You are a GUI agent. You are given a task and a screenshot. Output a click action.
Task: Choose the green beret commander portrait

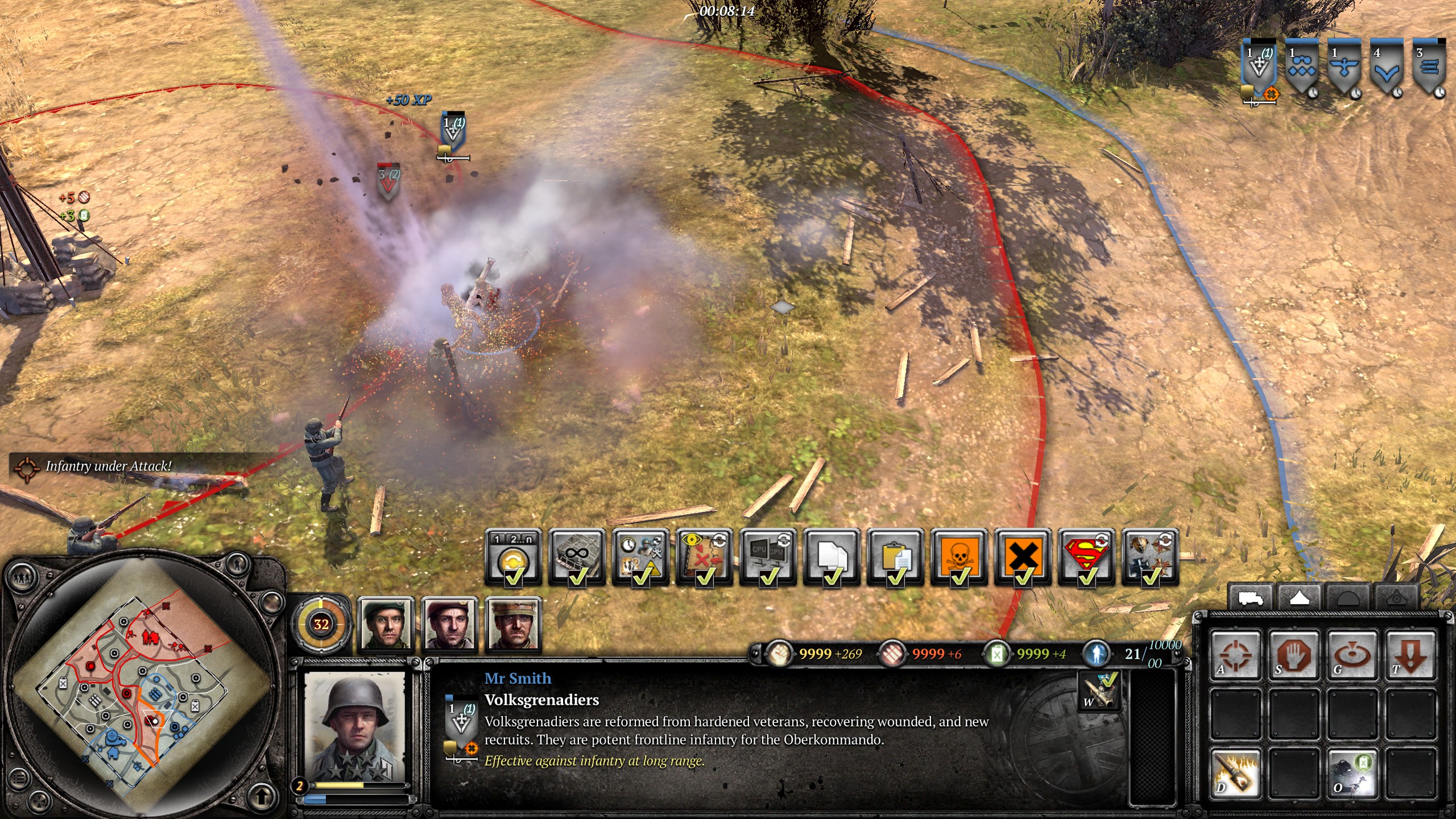[x=386, y=624]
